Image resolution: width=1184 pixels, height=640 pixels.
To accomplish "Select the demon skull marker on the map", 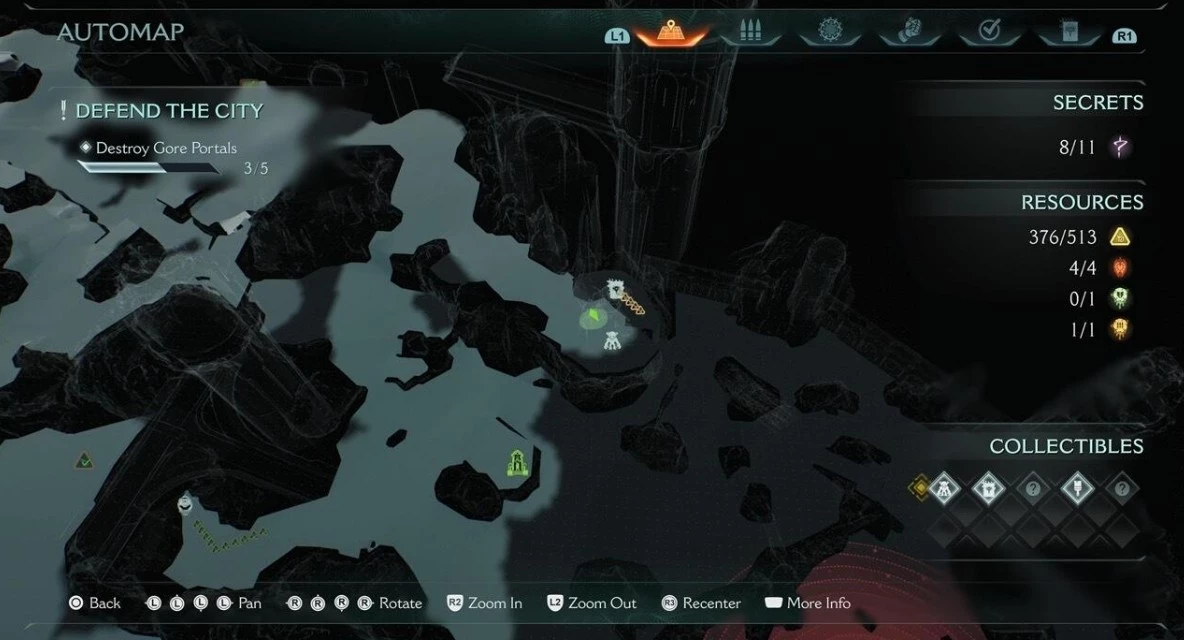I will pyautogui.click(x=185, y=503).
